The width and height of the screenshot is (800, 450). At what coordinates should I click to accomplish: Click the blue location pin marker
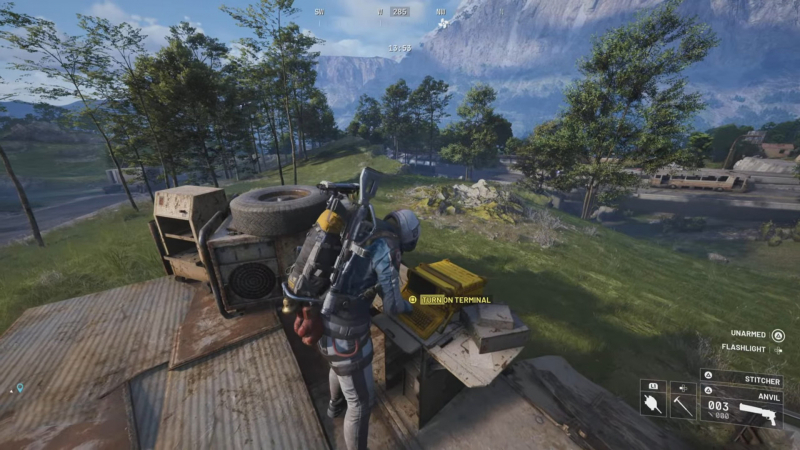(x=19, y=388)
